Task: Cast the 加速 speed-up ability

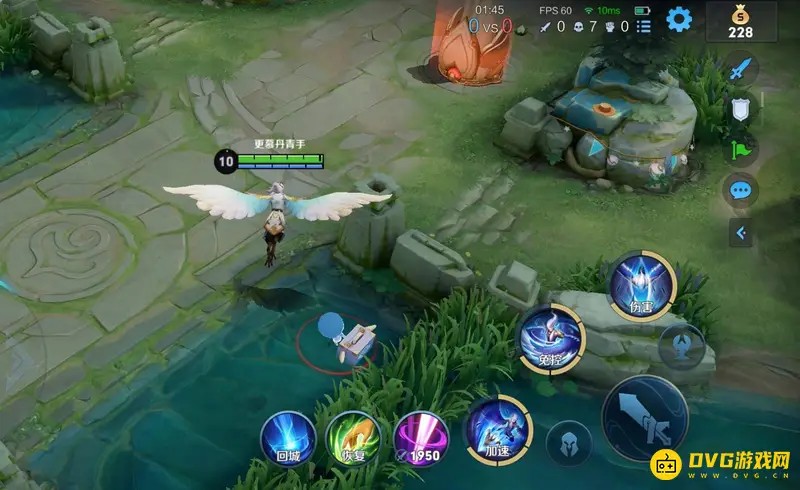Action: click(497, 430)
